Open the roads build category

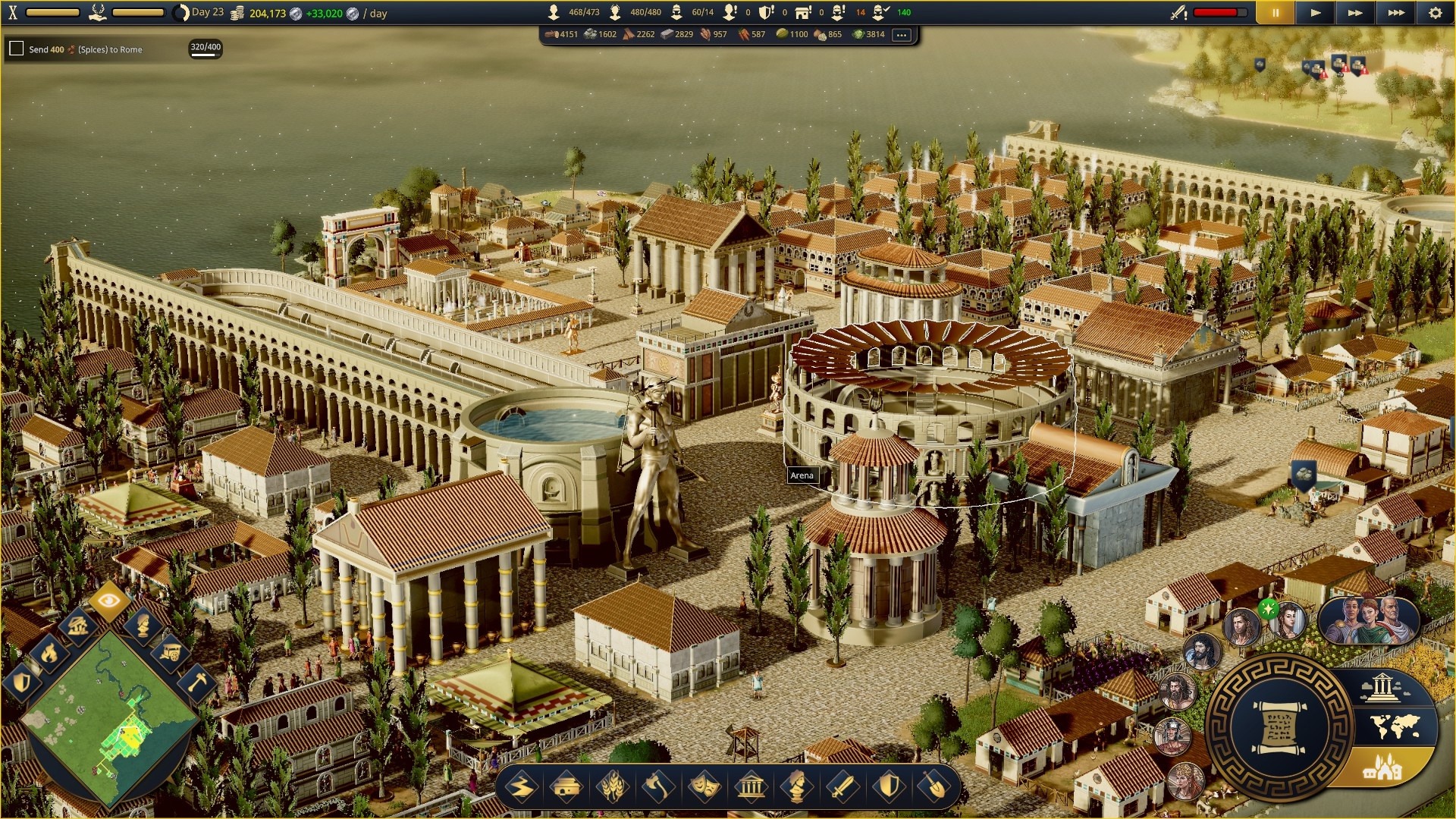(x=522, y=787)
